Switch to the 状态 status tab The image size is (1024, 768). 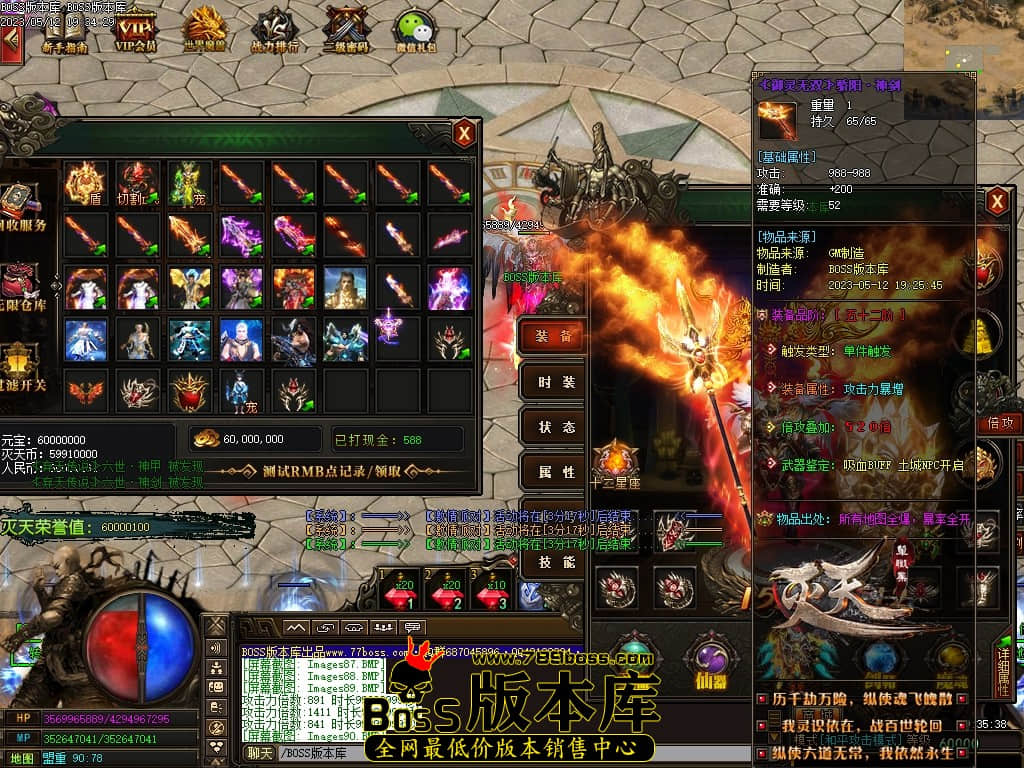pyautogui.click(x=553, y=427)
